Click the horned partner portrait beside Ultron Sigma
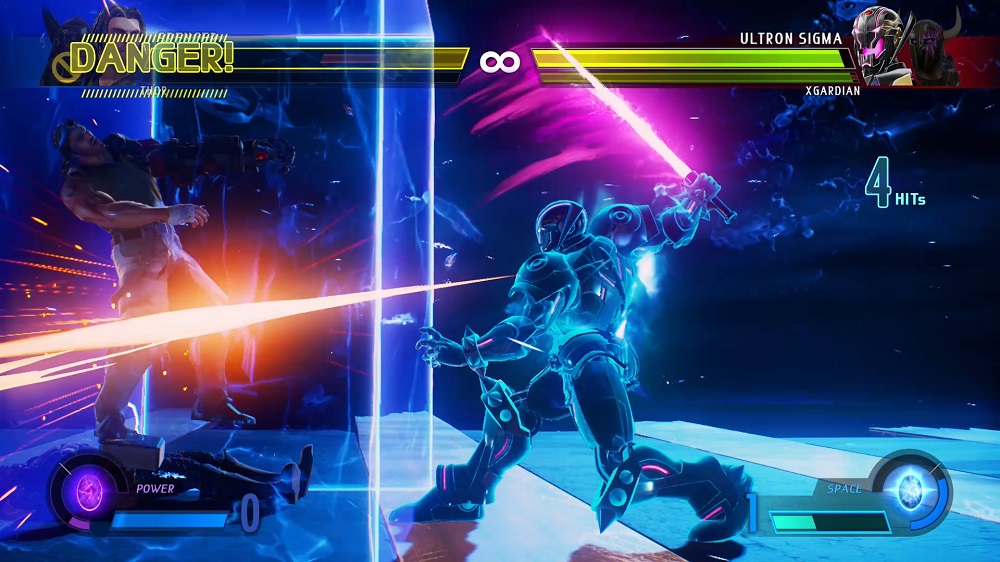This screenshot has height=562, width=1000. coord(935,52)
